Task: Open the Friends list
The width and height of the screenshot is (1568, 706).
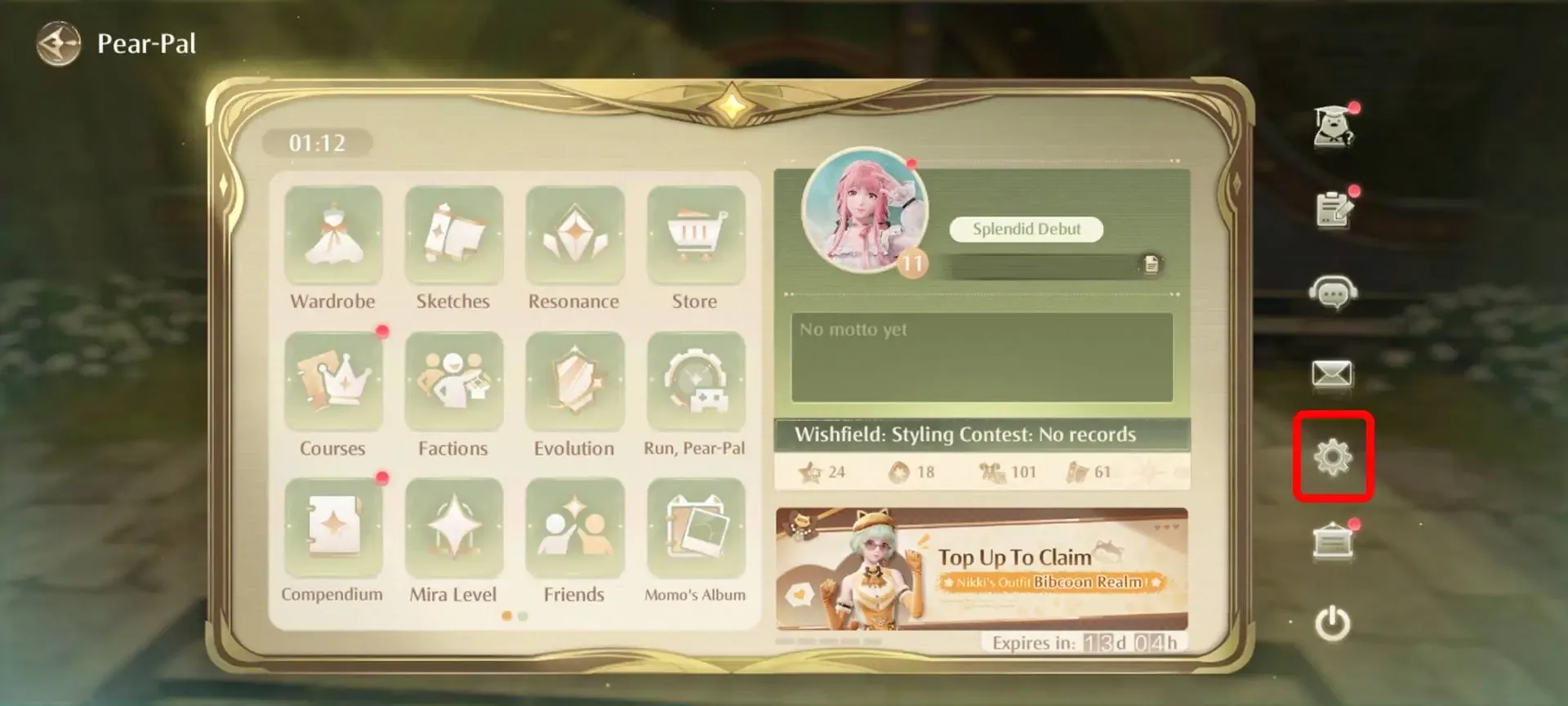Action: coord(574,528)
